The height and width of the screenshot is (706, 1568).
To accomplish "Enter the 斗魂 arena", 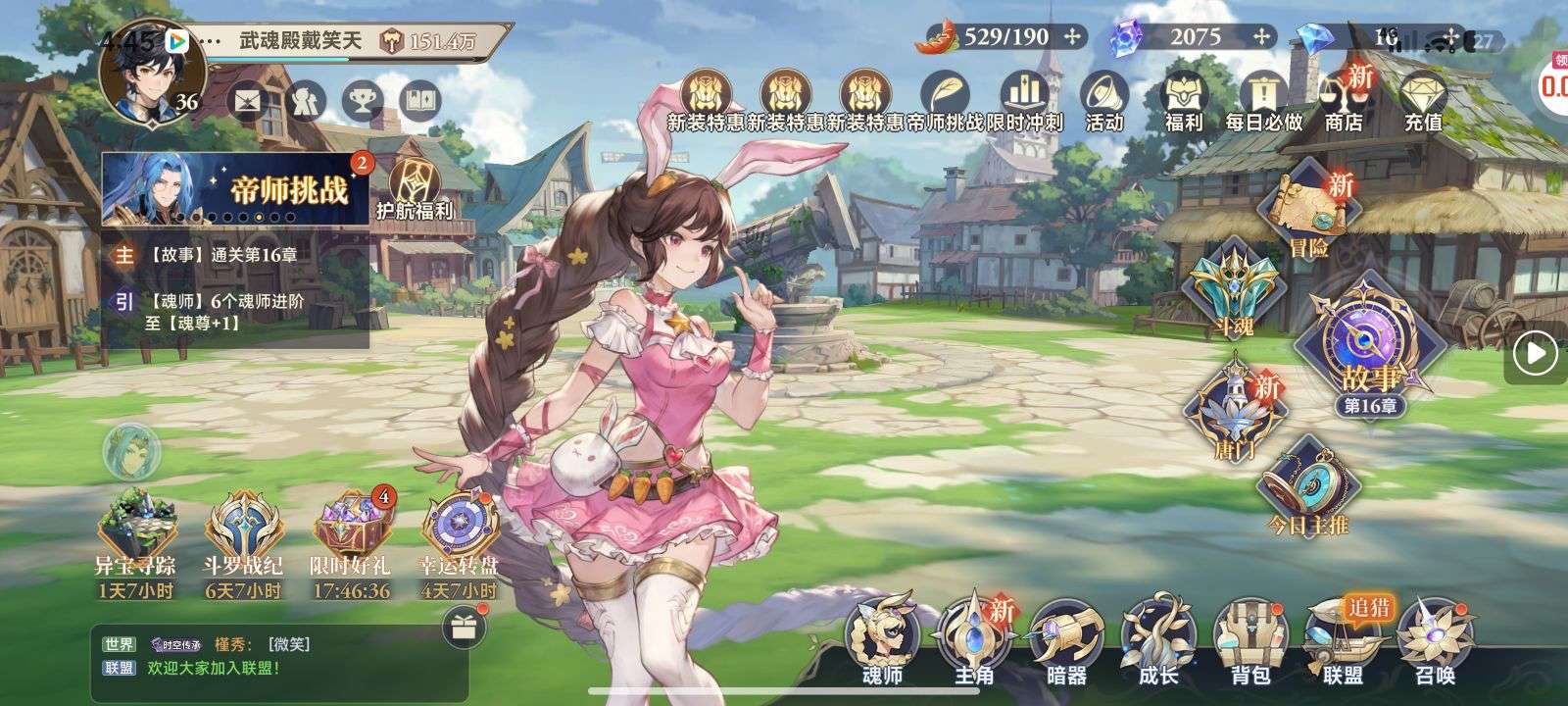I will click(x=1232, y=289).
